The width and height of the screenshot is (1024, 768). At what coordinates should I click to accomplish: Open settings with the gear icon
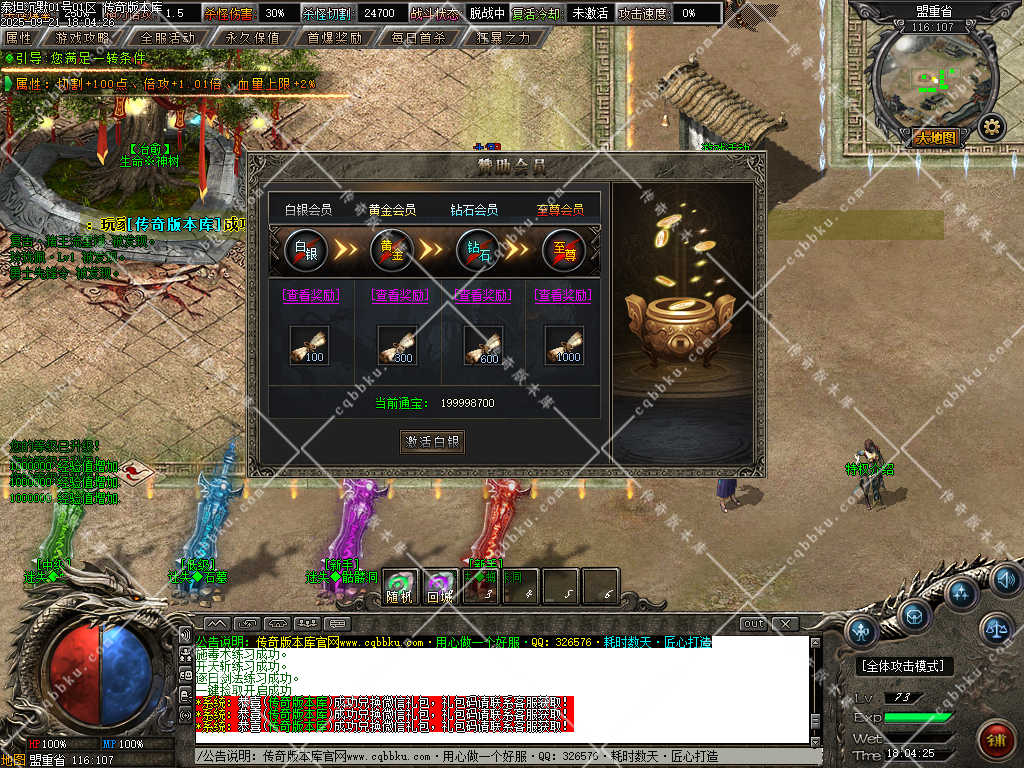click(991, 127)
